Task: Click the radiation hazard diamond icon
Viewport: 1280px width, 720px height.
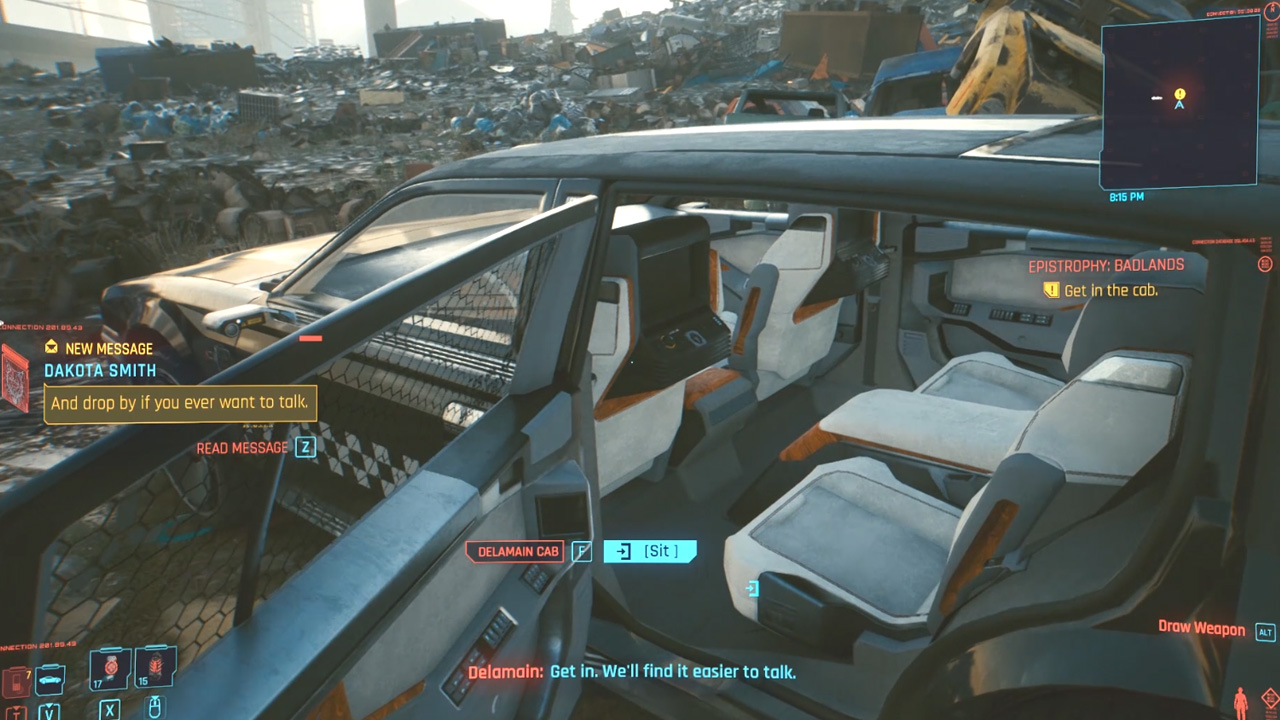Action: click(x=1270, y=697)
